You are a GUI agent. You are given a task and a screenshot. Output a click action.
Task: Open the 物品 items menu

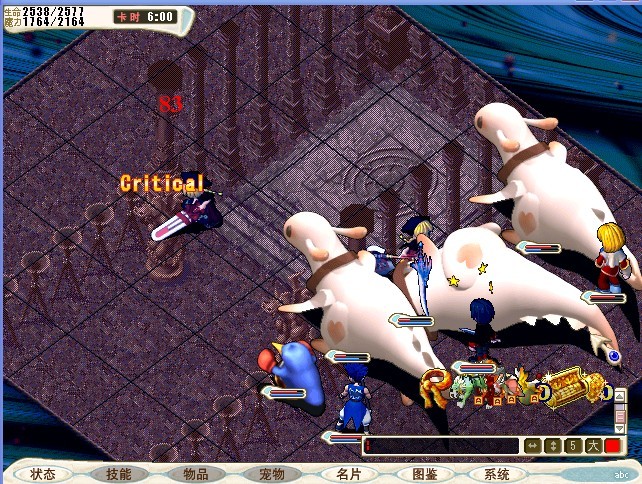(x=195, y=474)
